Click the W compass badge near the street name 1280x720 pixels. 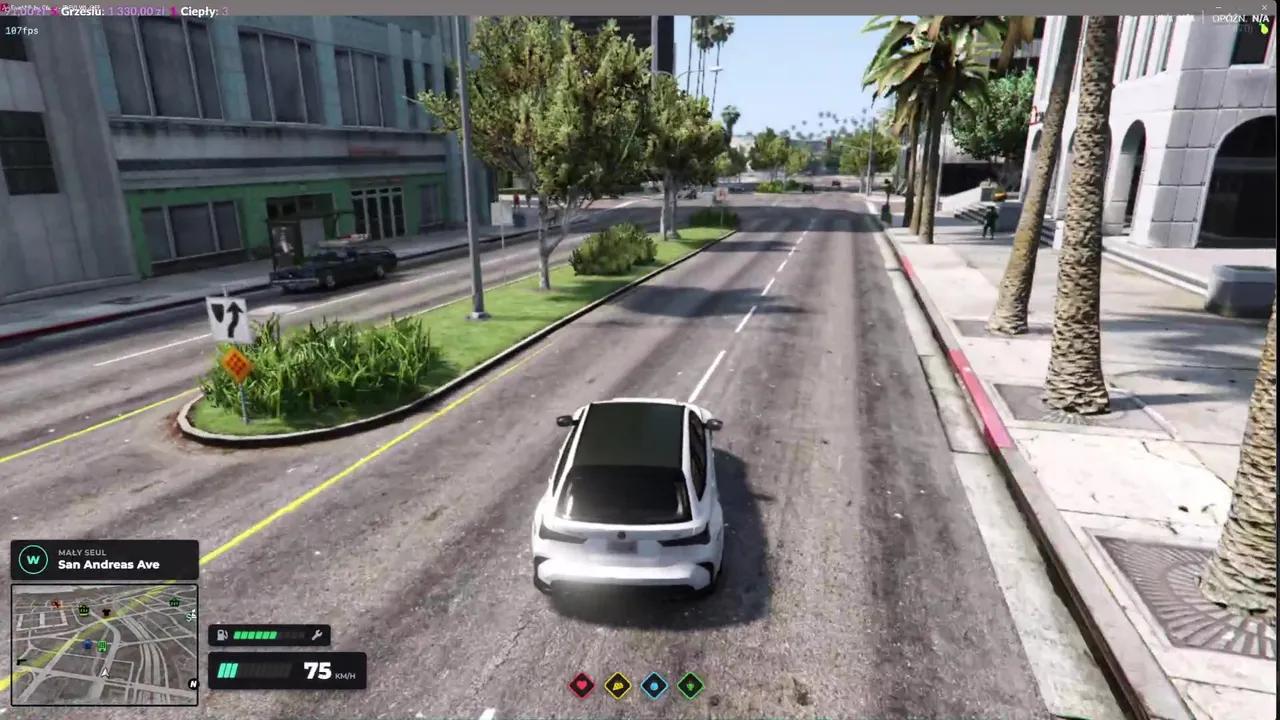pos(33,559)
